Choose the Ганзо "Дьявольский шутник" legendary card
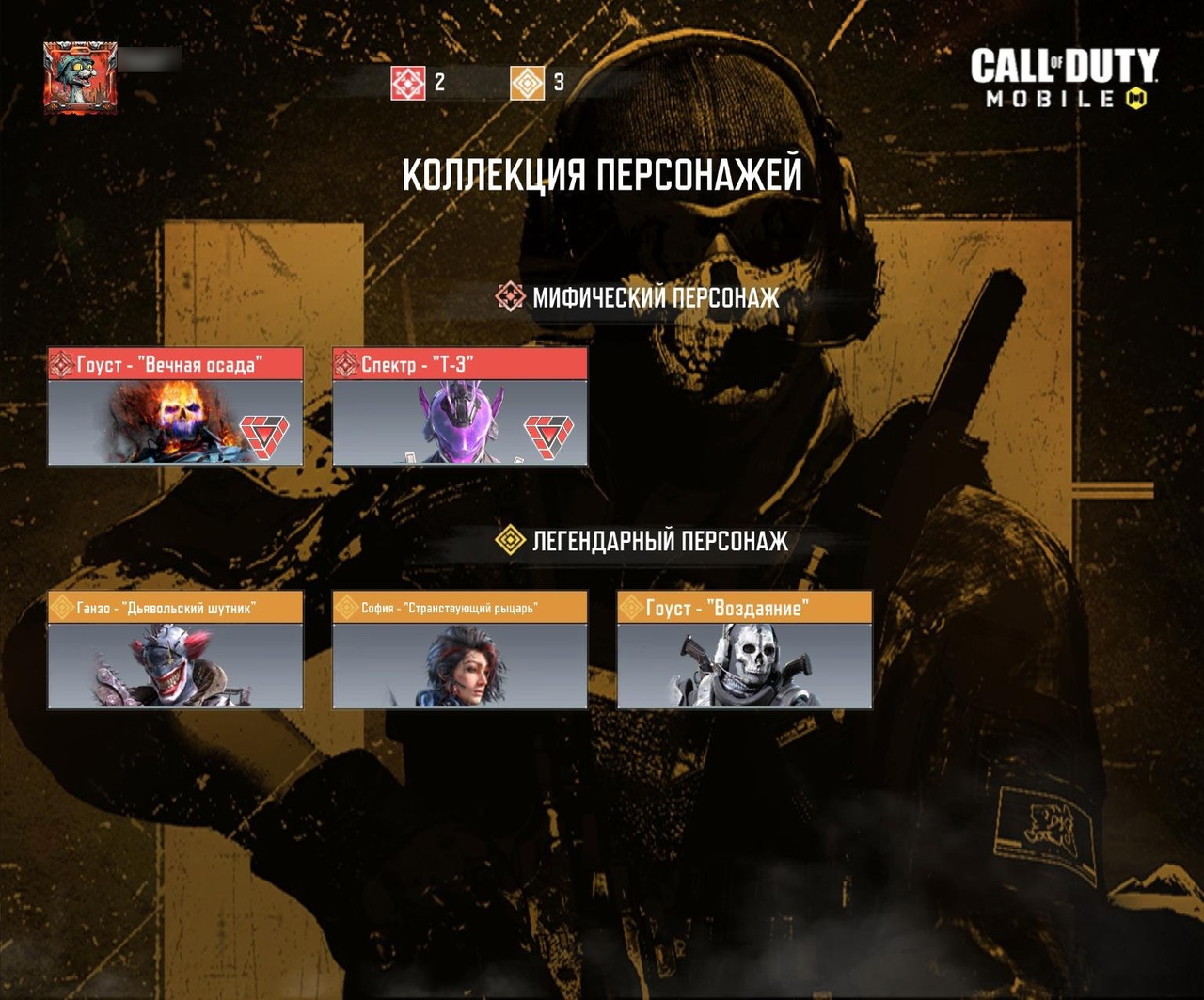This screenshot has height=1000, width=1204. click(176, 650)
